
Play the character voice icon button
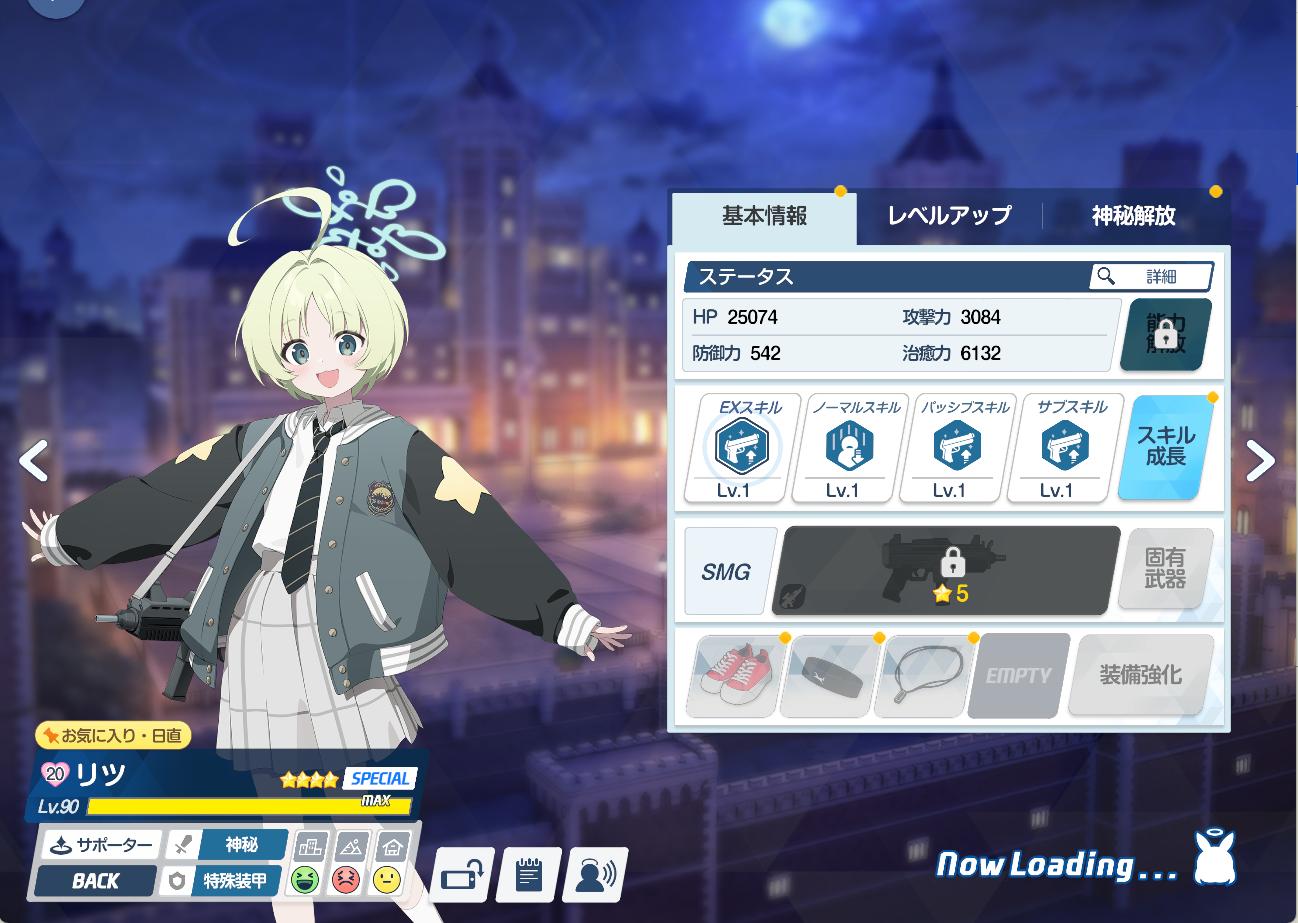tap(595, 876)
